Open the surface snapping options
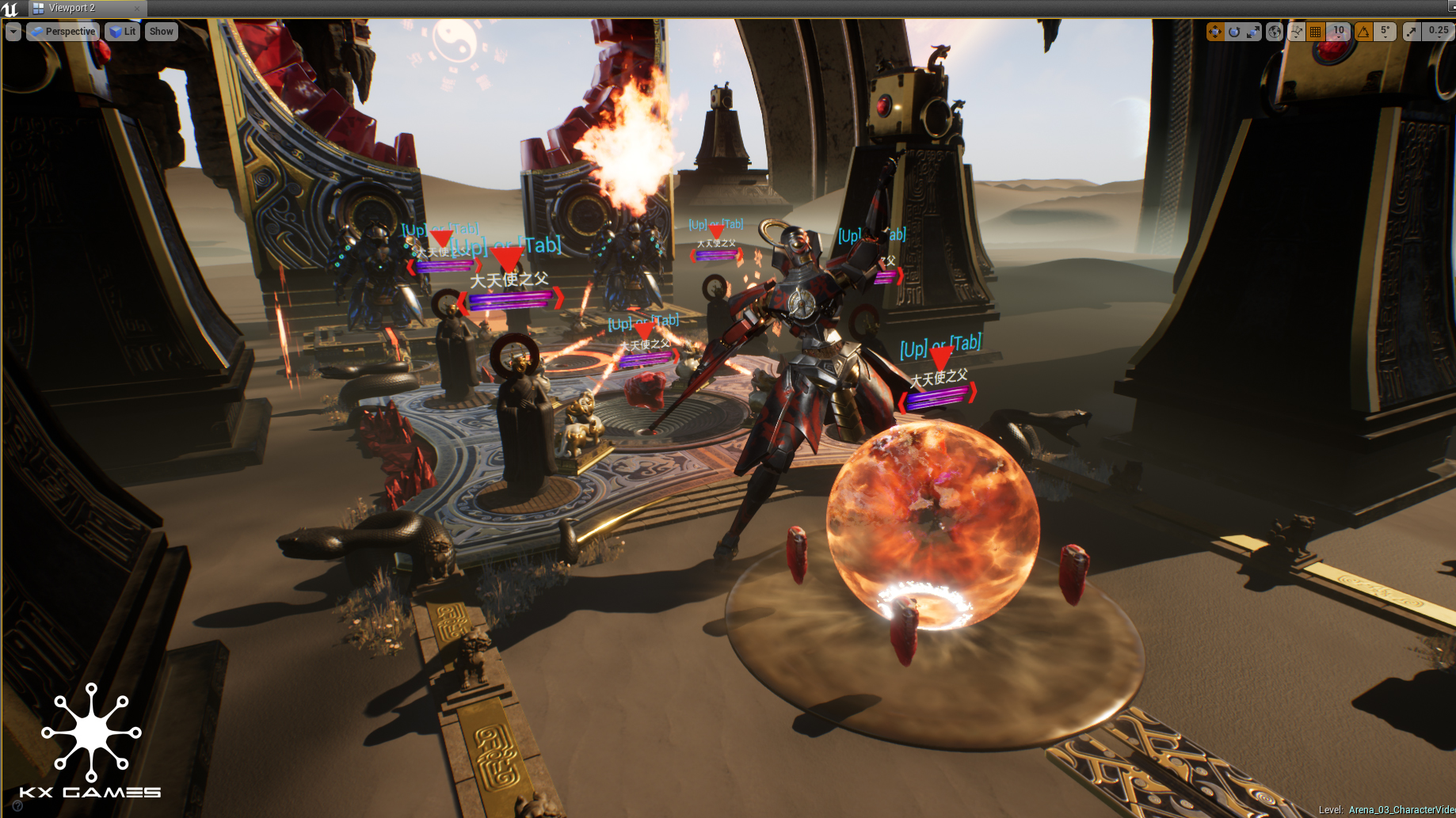The width and height of the screenshot is (1456, 818). 1296,32
